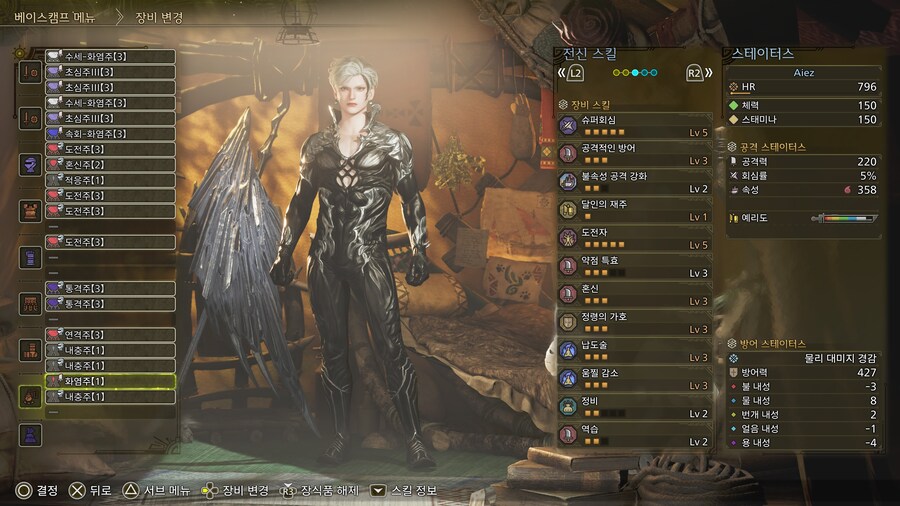900x506 pixels.
Task: Select the 정령의 가호 skill row
Action: click(x=634, y=322)
